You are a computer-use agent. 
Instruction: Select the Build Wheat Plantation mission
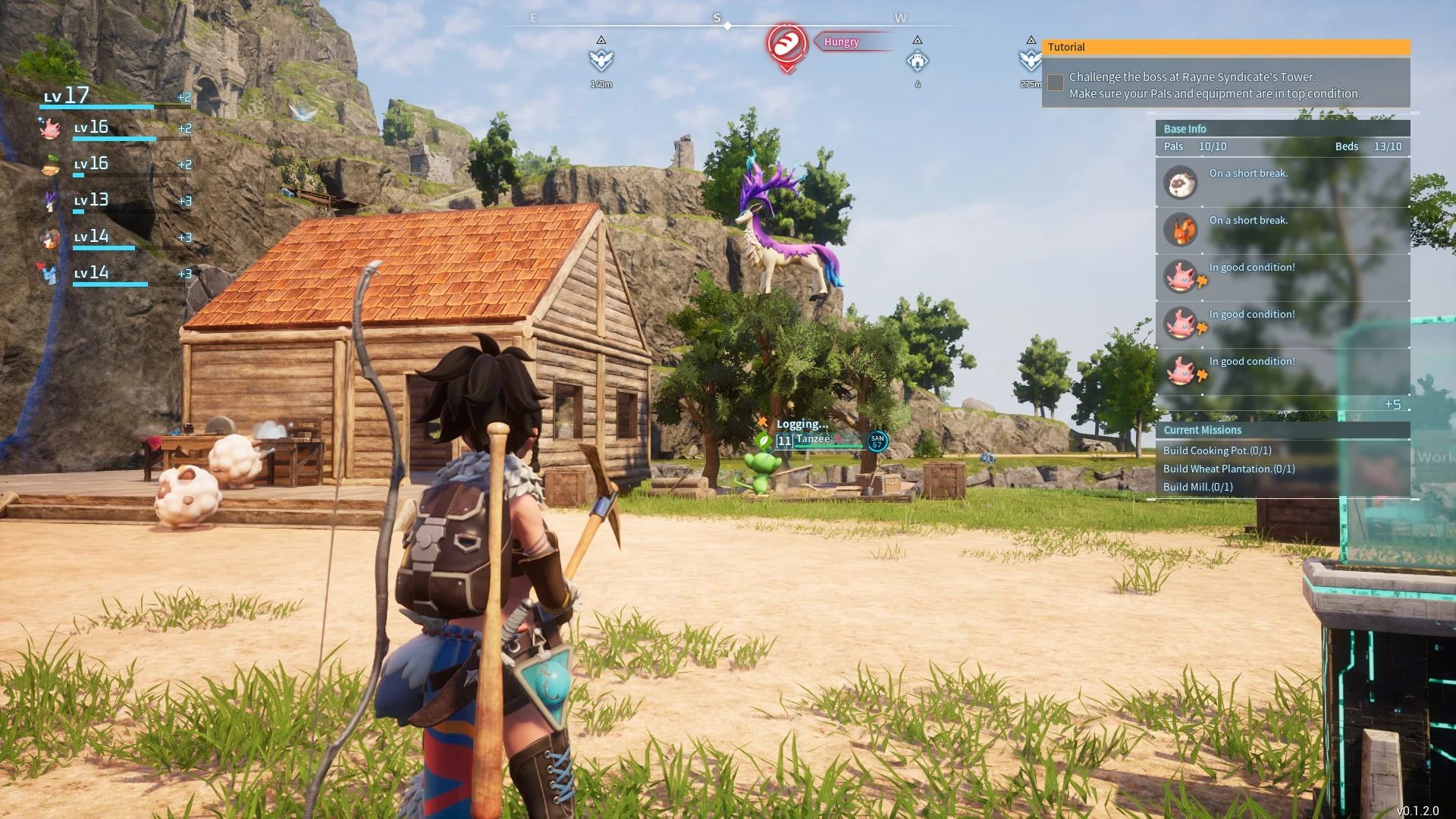point(1228,469)
